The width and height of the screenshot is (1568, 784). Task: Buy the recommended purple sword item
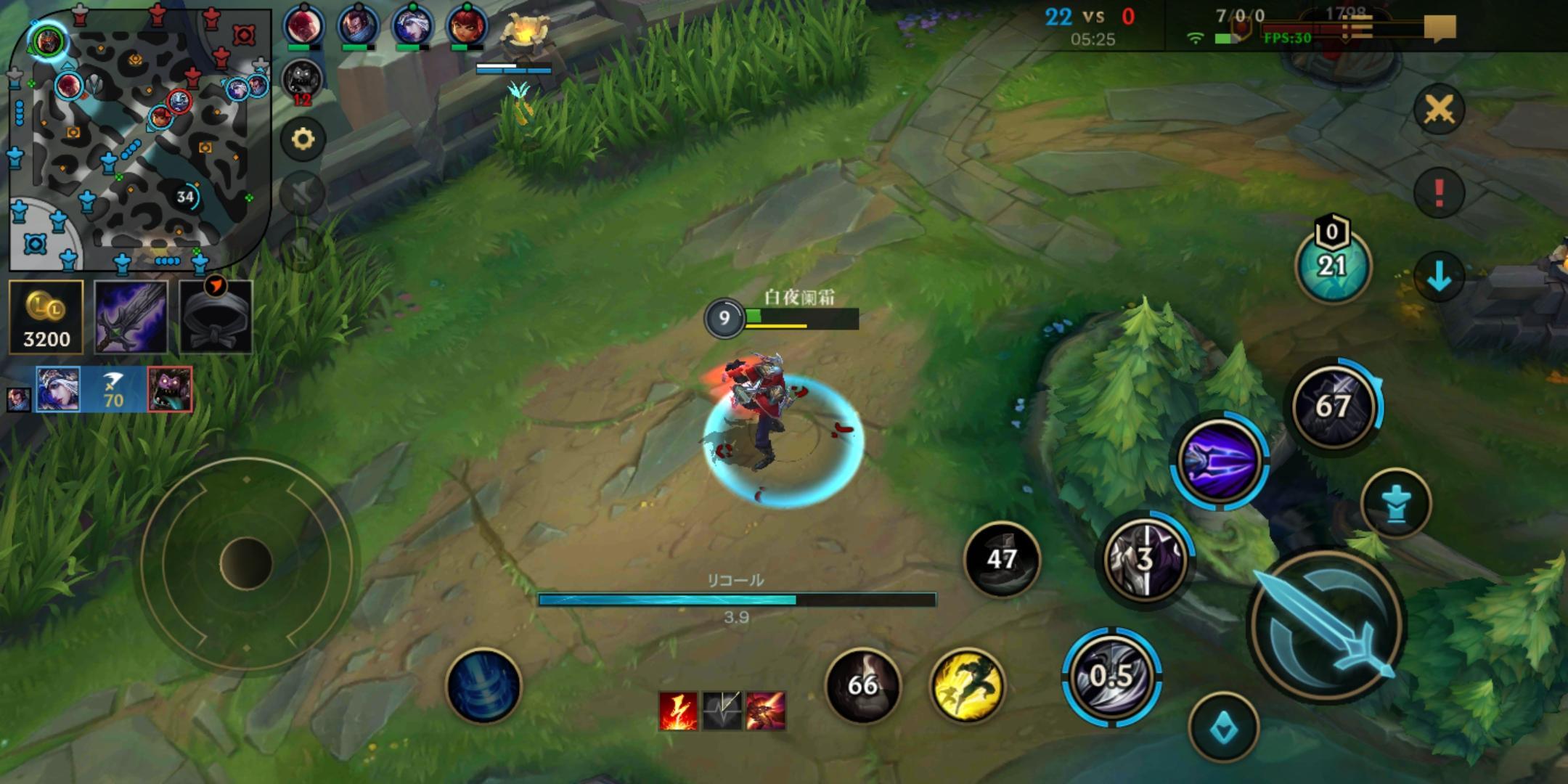click(131, 317)
